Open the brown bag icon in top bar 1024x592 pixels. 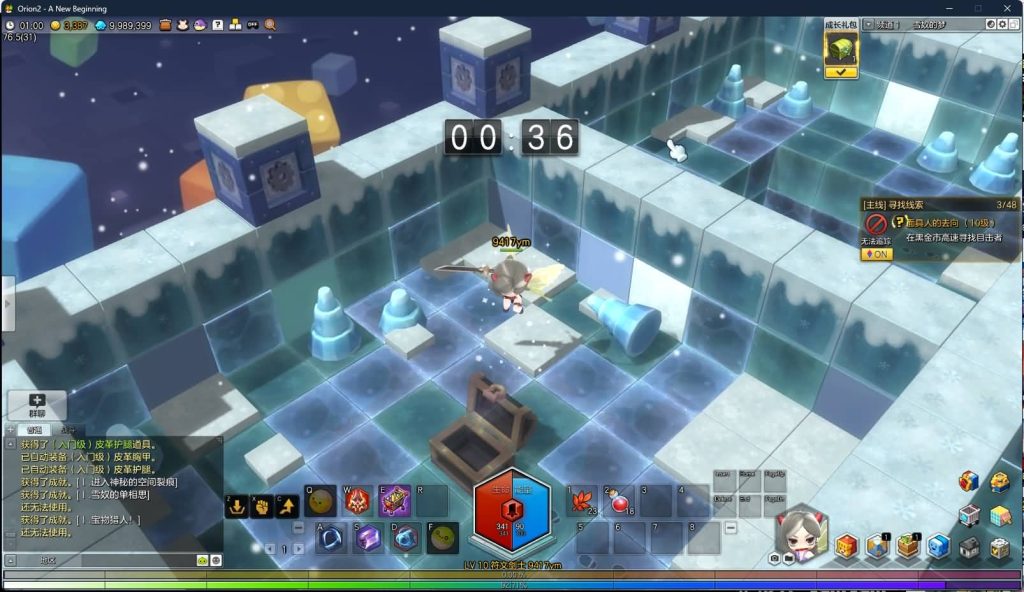point(165,24)
